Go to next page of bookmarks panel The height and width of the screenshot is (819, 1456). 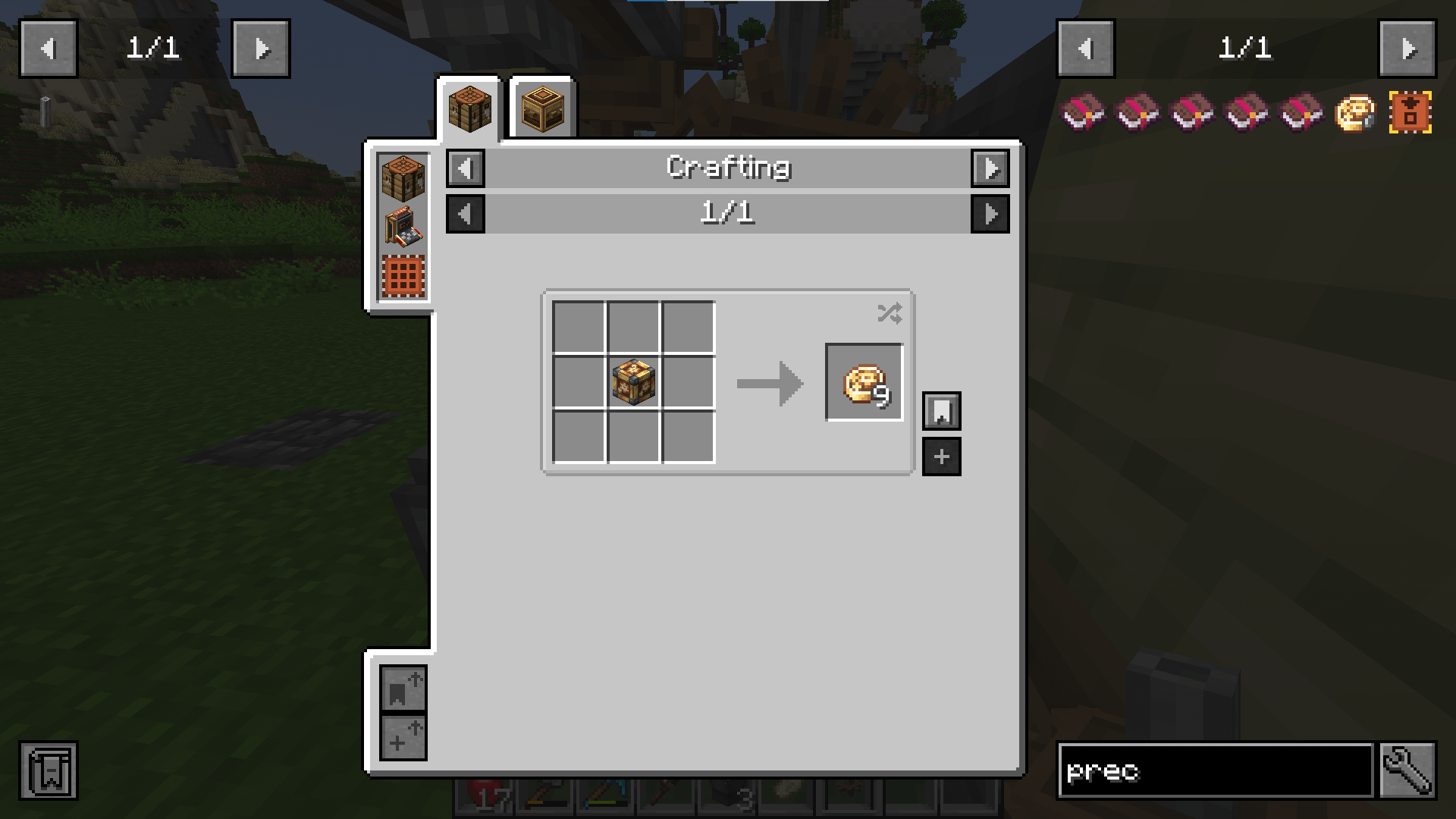pyautogui.click(x=261, y=49)
